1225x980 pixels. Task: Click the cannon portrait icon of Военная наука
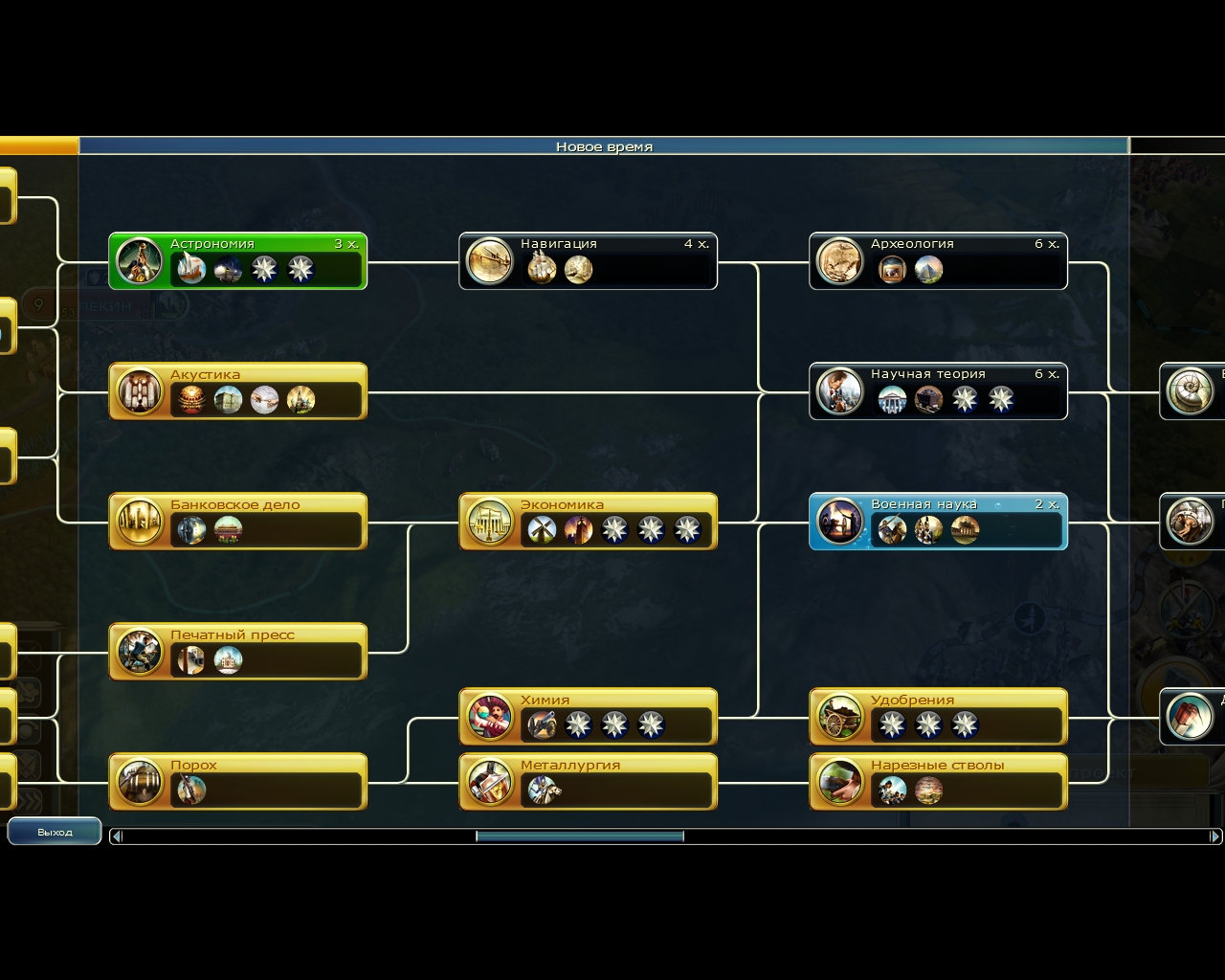click(839, 523)
